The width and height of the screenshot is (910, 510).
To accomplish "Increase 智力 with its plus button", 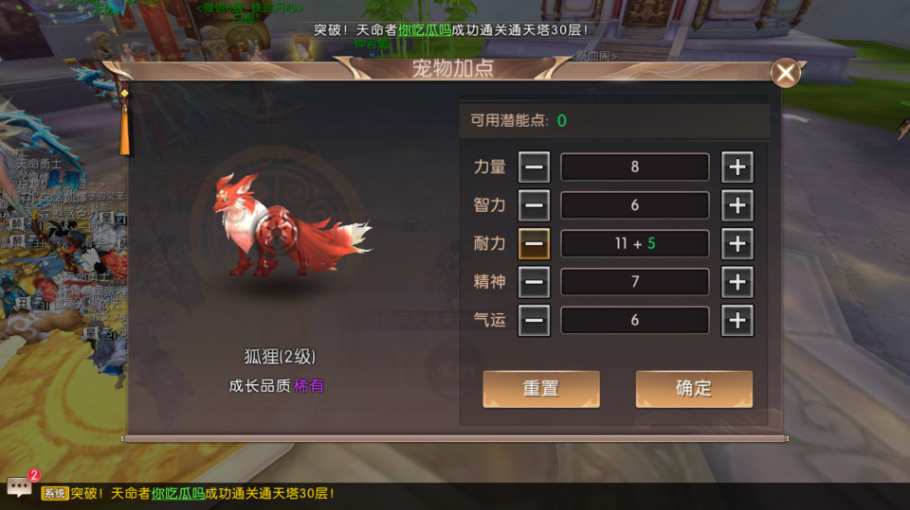I will (737, 206).
